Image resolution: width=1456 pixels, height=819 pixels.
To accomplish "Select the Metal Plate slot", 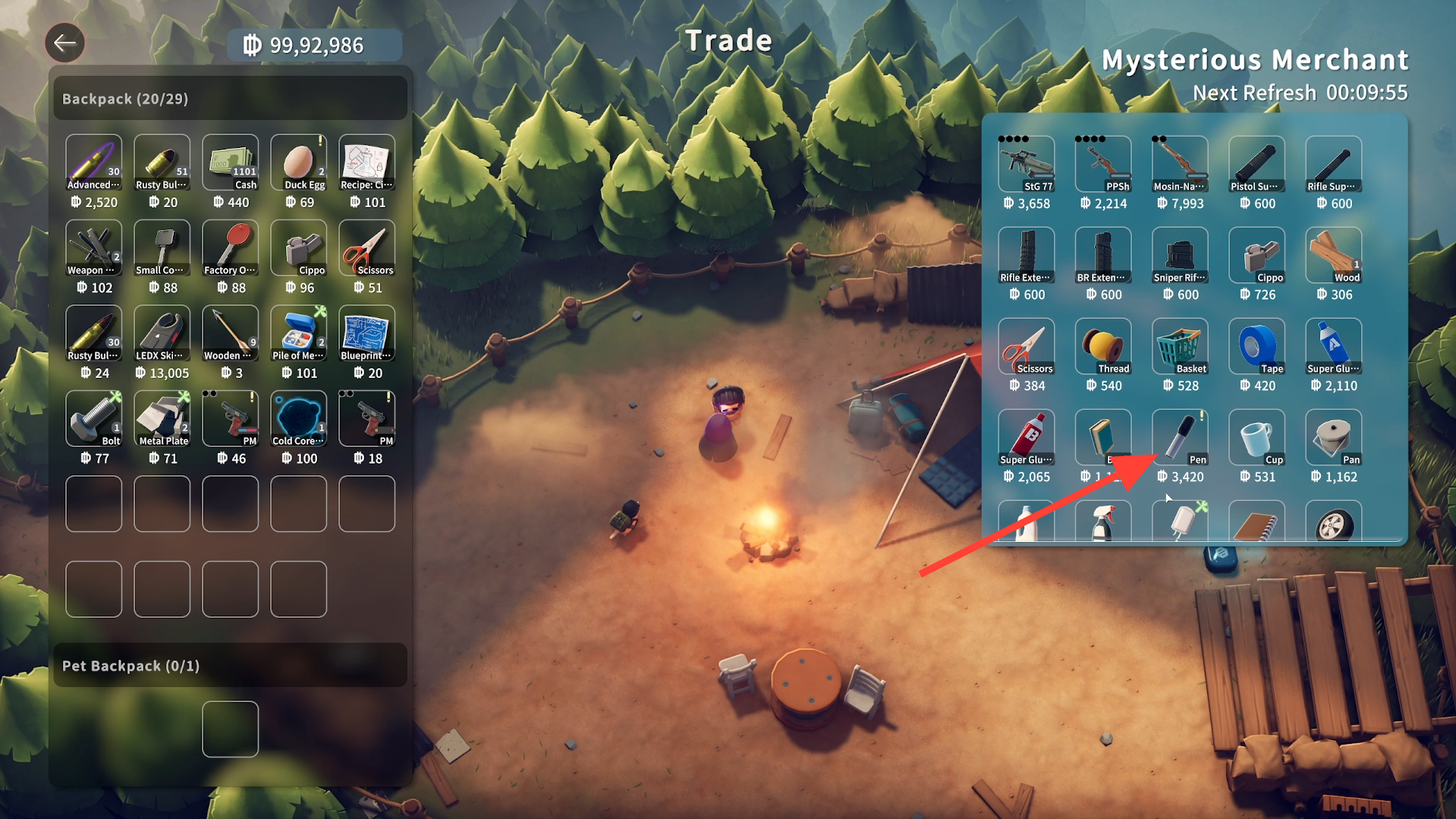I will tap(162, 418).
